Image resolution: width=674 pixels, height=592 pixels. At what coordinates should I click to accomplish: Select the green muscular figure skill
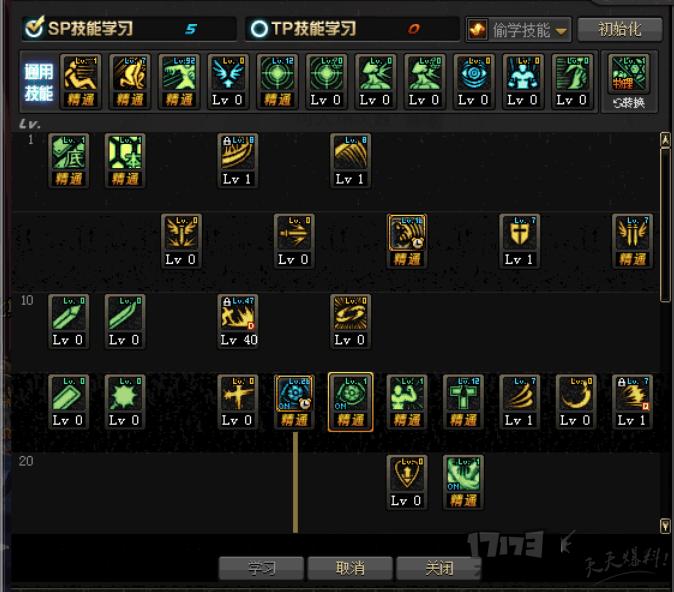pyautogui.click(x=407, y=394)
